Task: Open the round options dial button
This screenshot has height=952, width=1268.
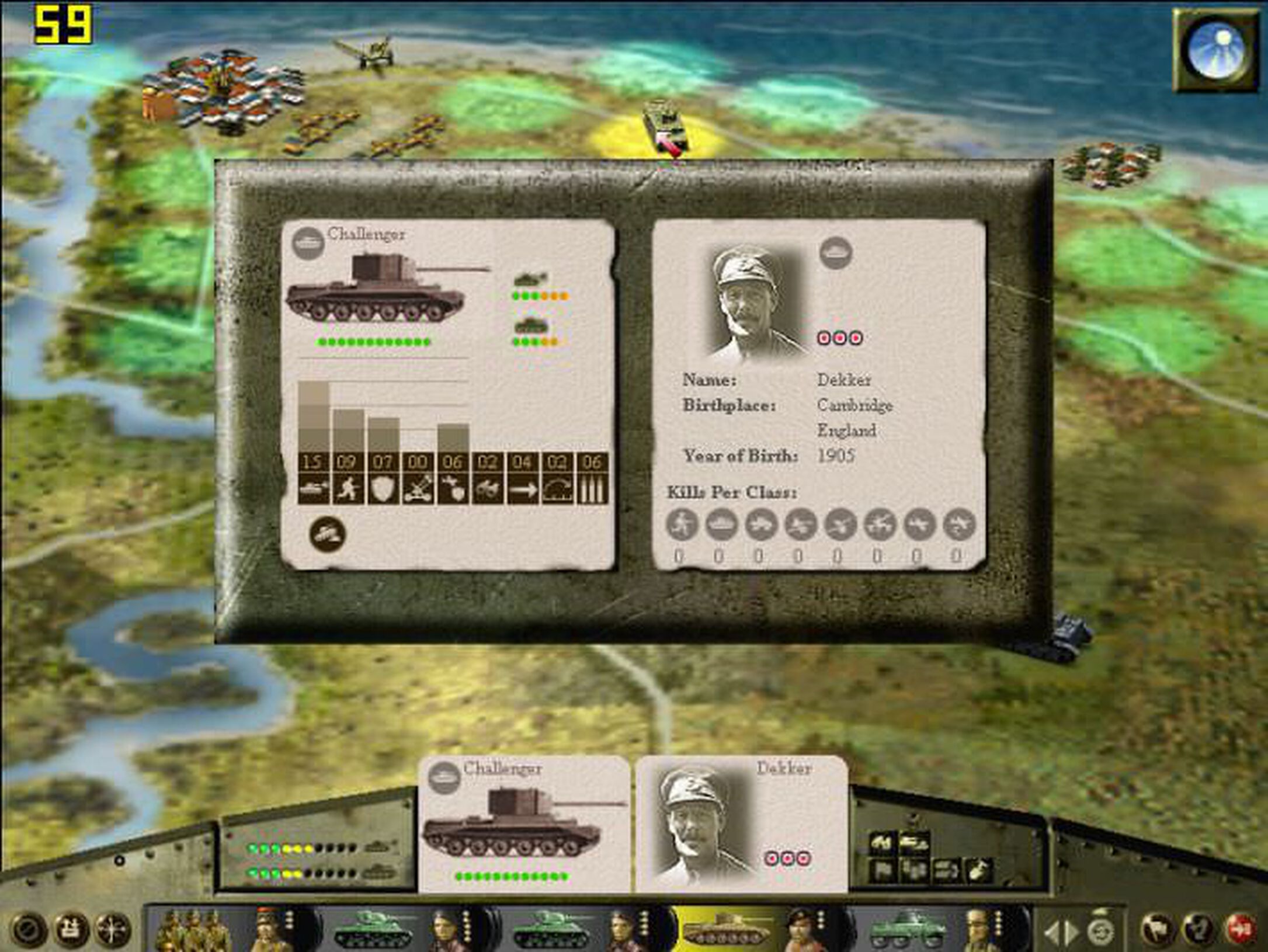Action: [27, 929]
